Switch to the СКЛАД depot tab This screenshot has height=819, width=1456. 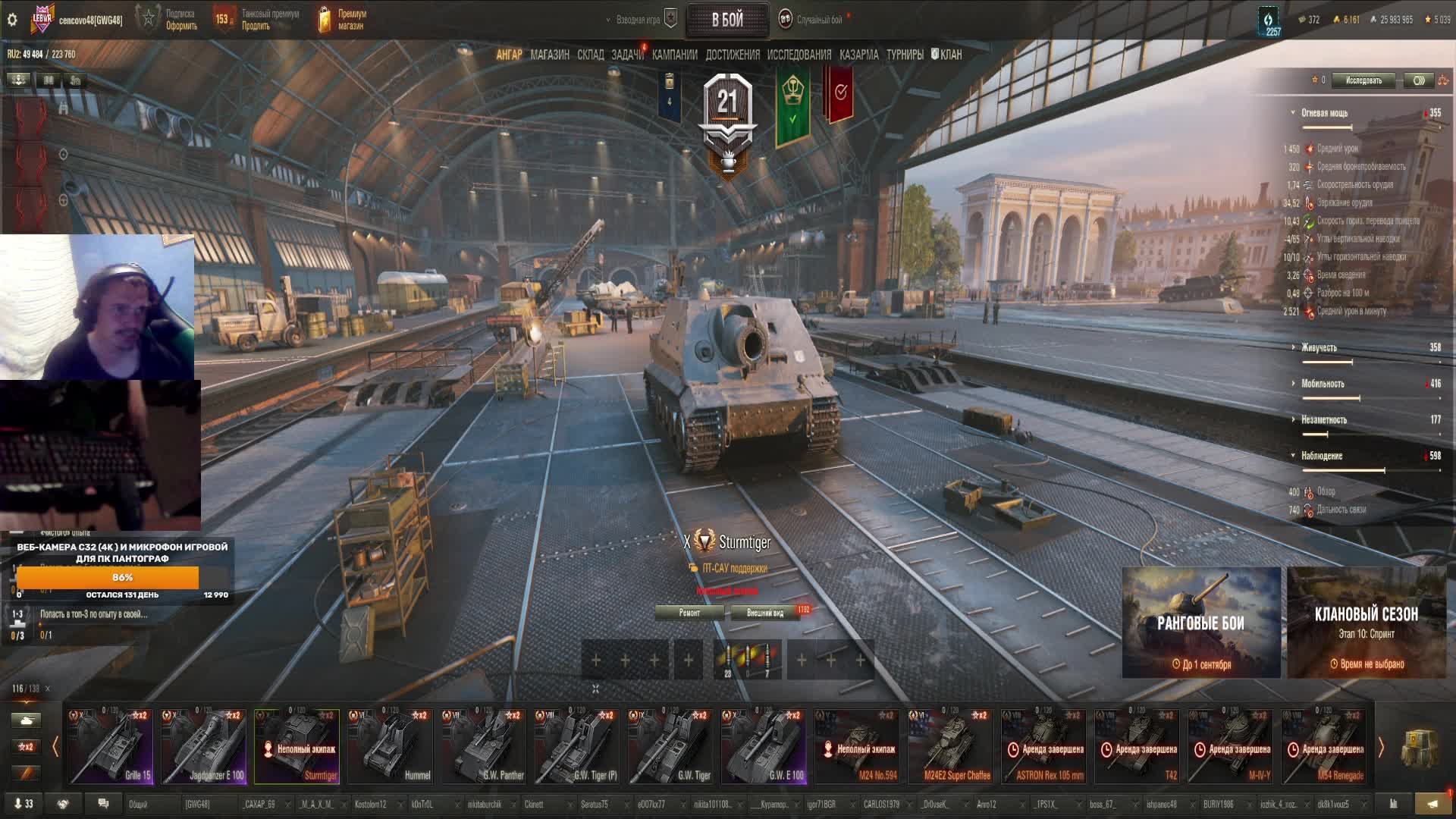click(x=590, y=55)
